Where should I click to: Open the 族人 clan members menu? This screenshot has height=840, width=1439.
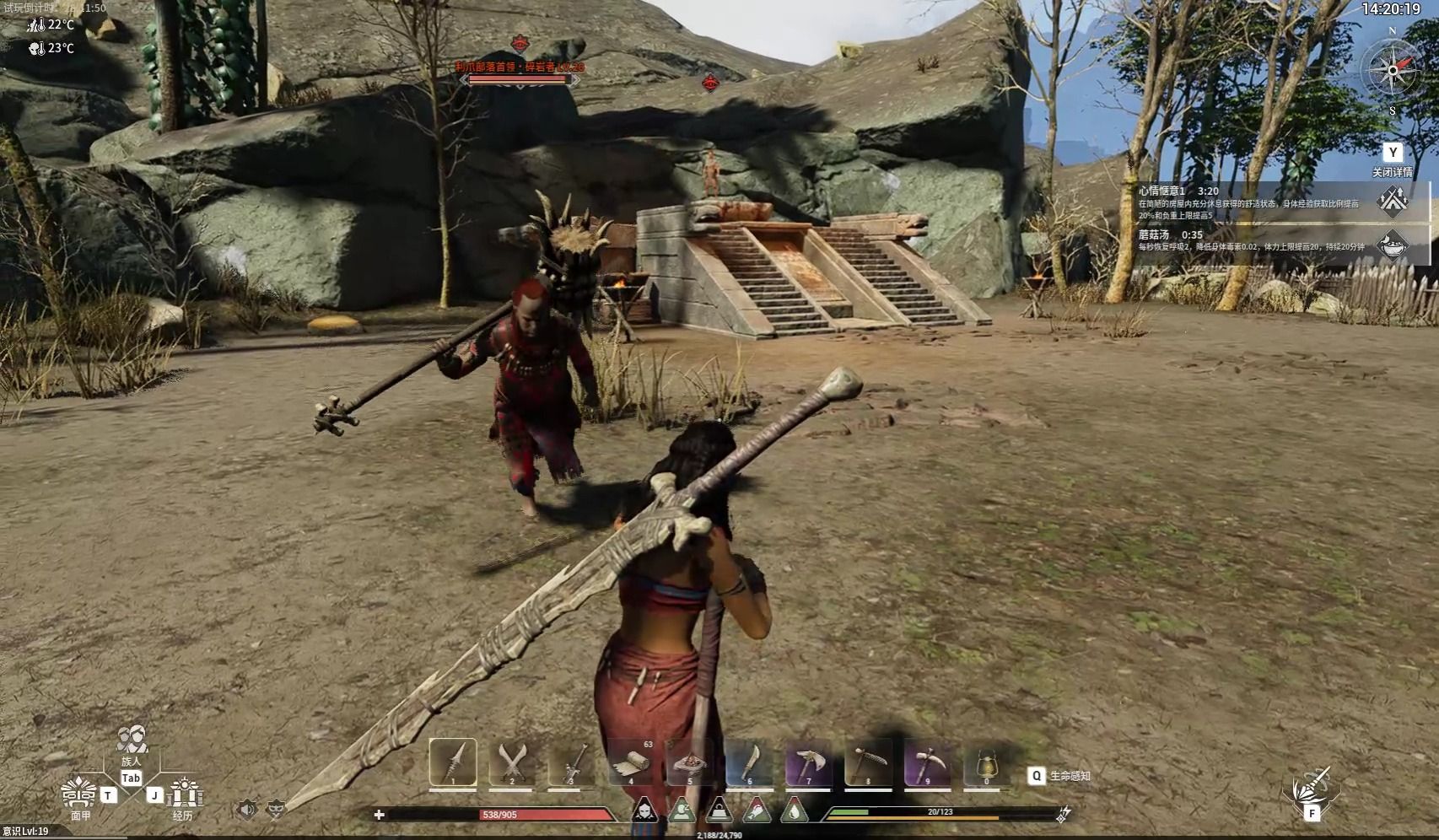(132, 740)
